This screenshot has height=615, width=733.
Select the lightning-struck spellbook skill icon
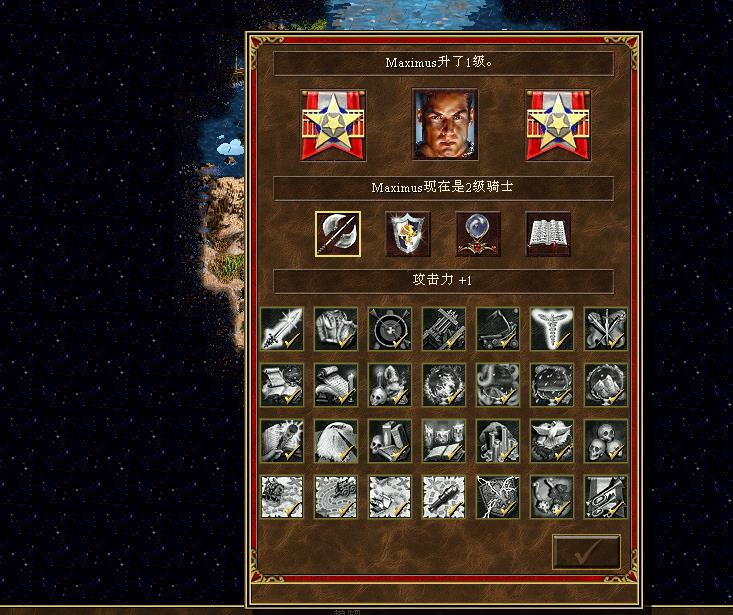click(498, 496)
